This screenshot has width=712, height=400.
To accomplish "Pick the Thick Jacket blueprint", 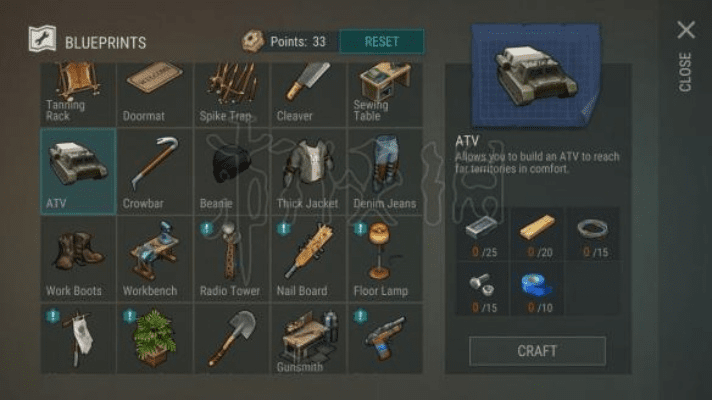I will 308,170.
